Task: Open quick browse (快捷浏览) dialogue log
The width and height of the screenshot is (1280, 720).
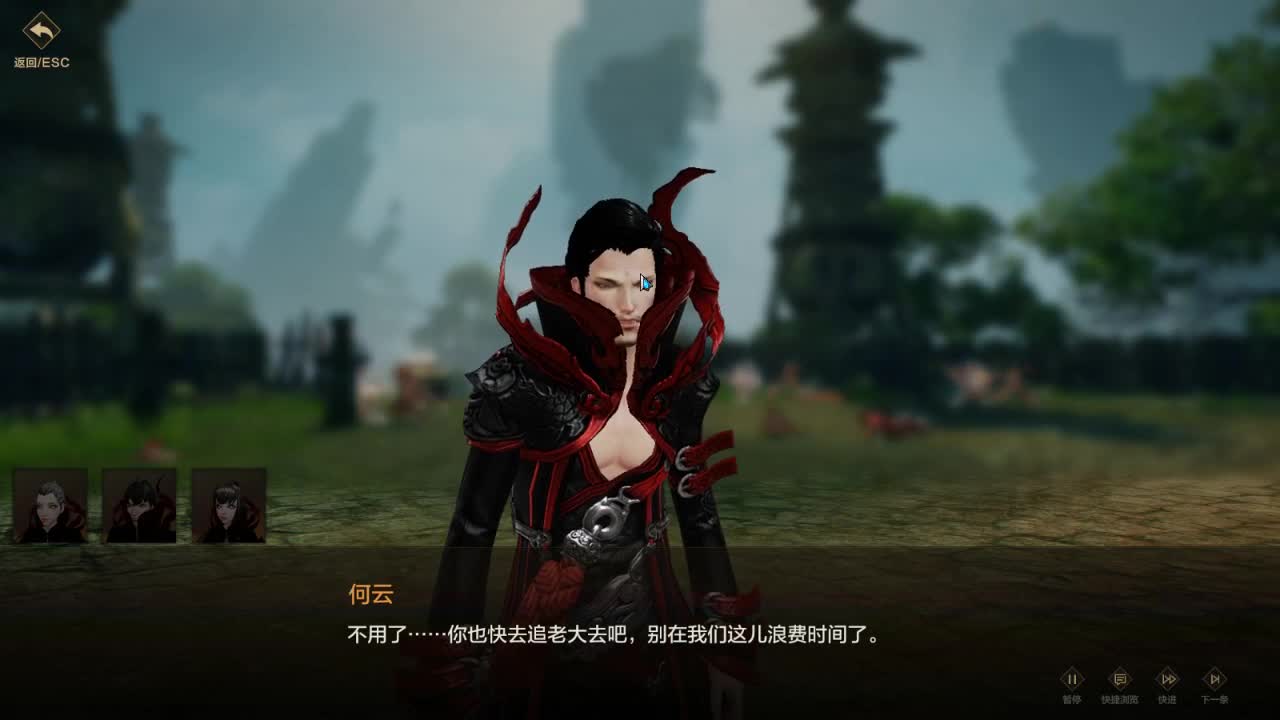Action: pos(1122,678)
